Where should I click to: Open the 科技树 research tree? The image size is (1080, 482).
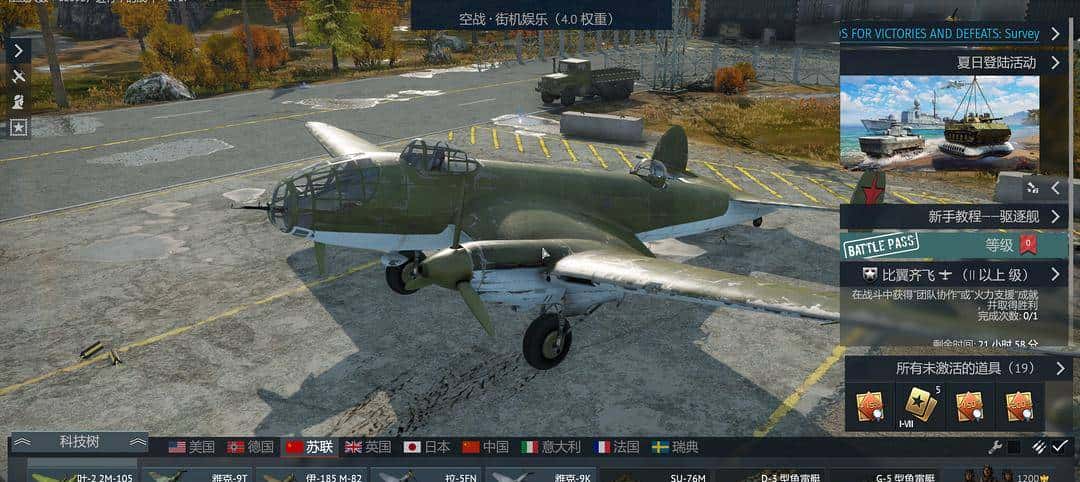click(x=79, y=442)
